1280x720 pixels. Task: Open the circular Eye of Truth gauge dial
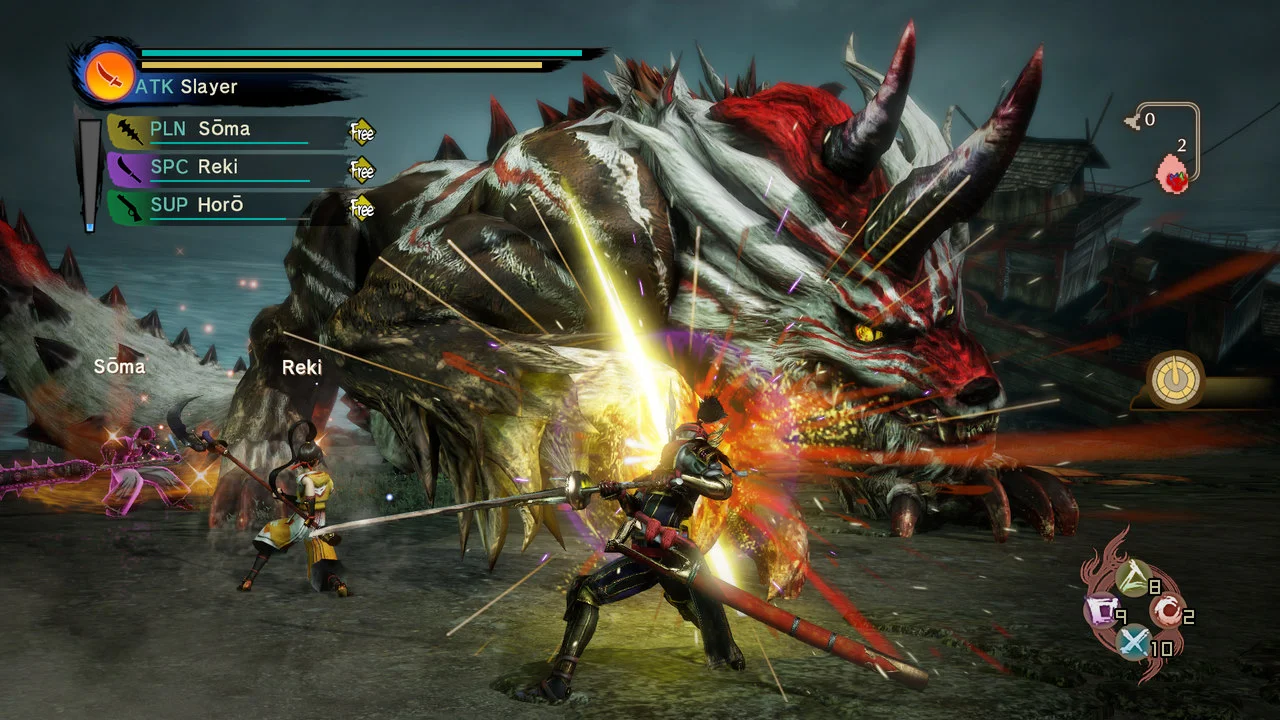1174,381
